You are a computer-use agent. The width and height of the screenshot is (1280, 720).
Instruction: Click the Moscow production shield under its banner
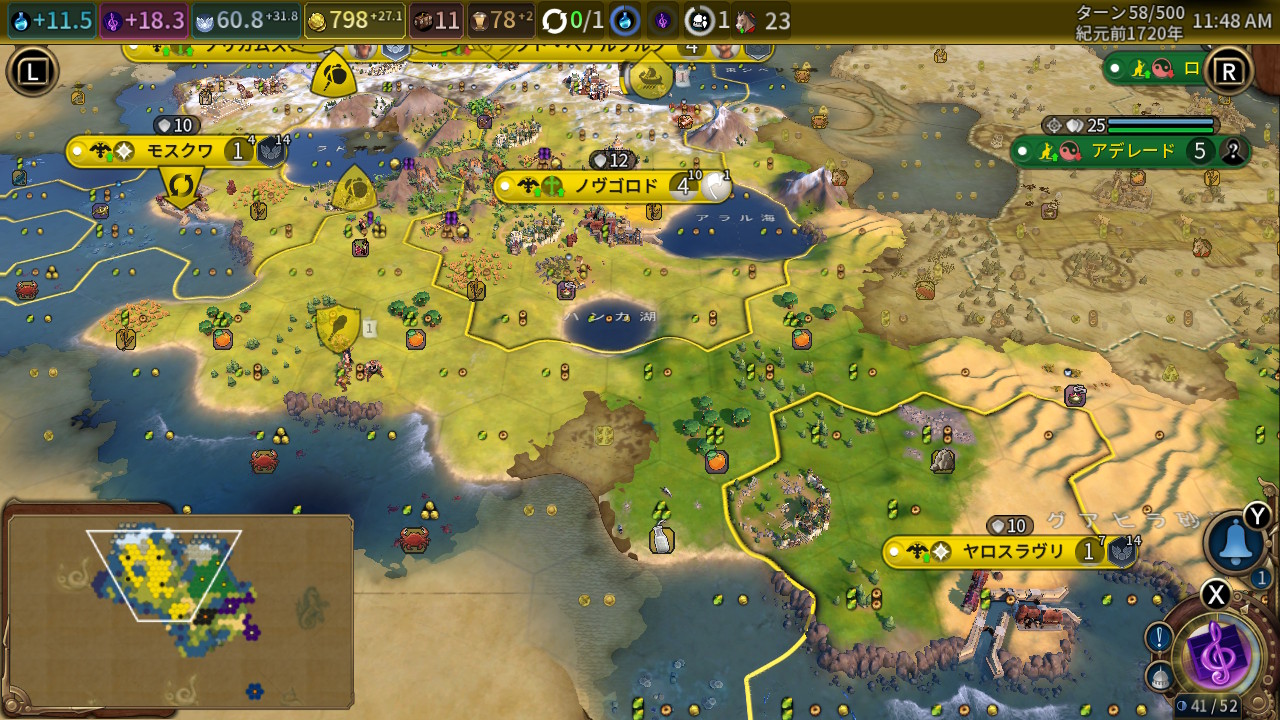click(182, 186)
